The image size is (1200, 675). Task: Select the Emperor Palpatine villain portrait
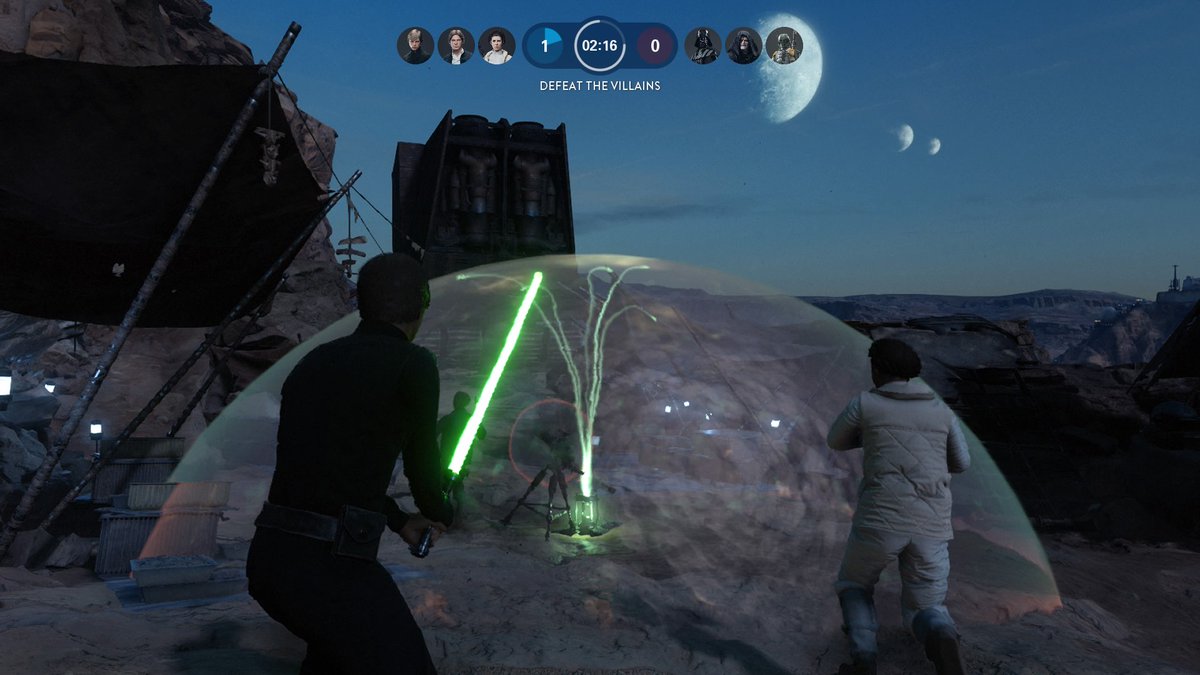tap(744, 45)
